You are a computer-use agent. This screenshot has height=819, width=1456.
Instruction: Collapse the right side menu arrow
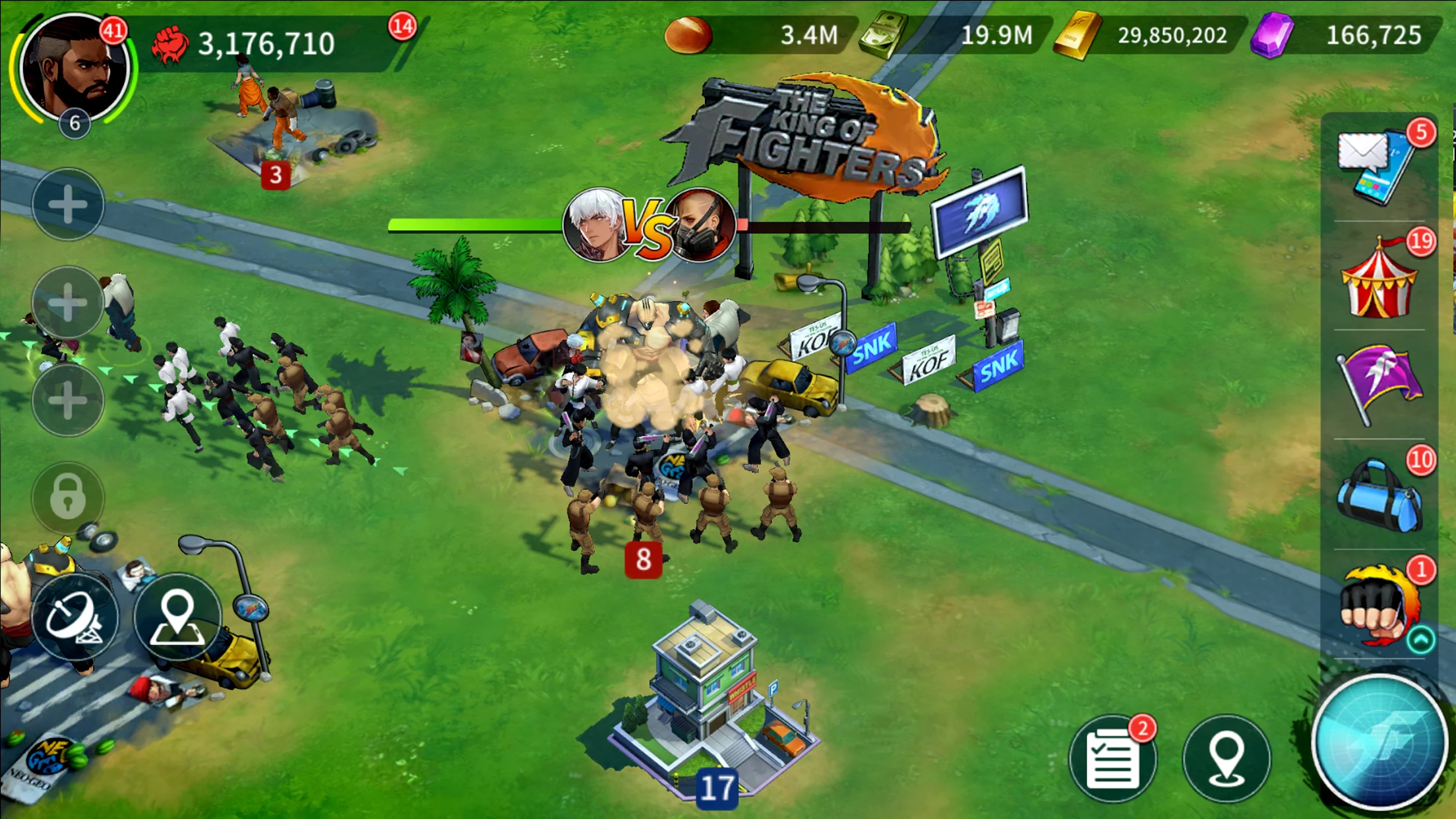[1420, 640]
